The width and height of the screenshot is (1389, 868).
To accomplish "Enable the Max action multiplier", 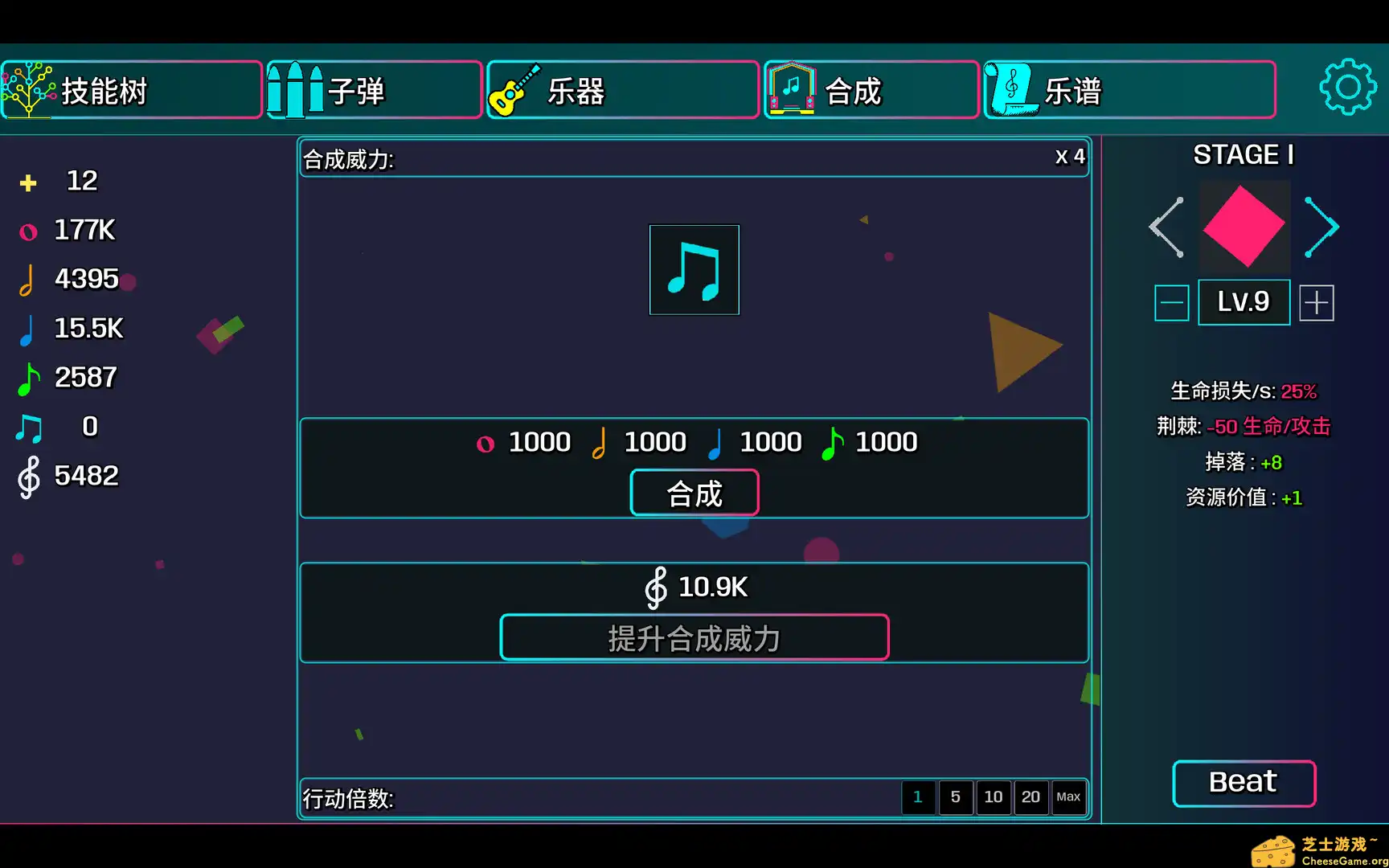I will (x=1069, y=796).
